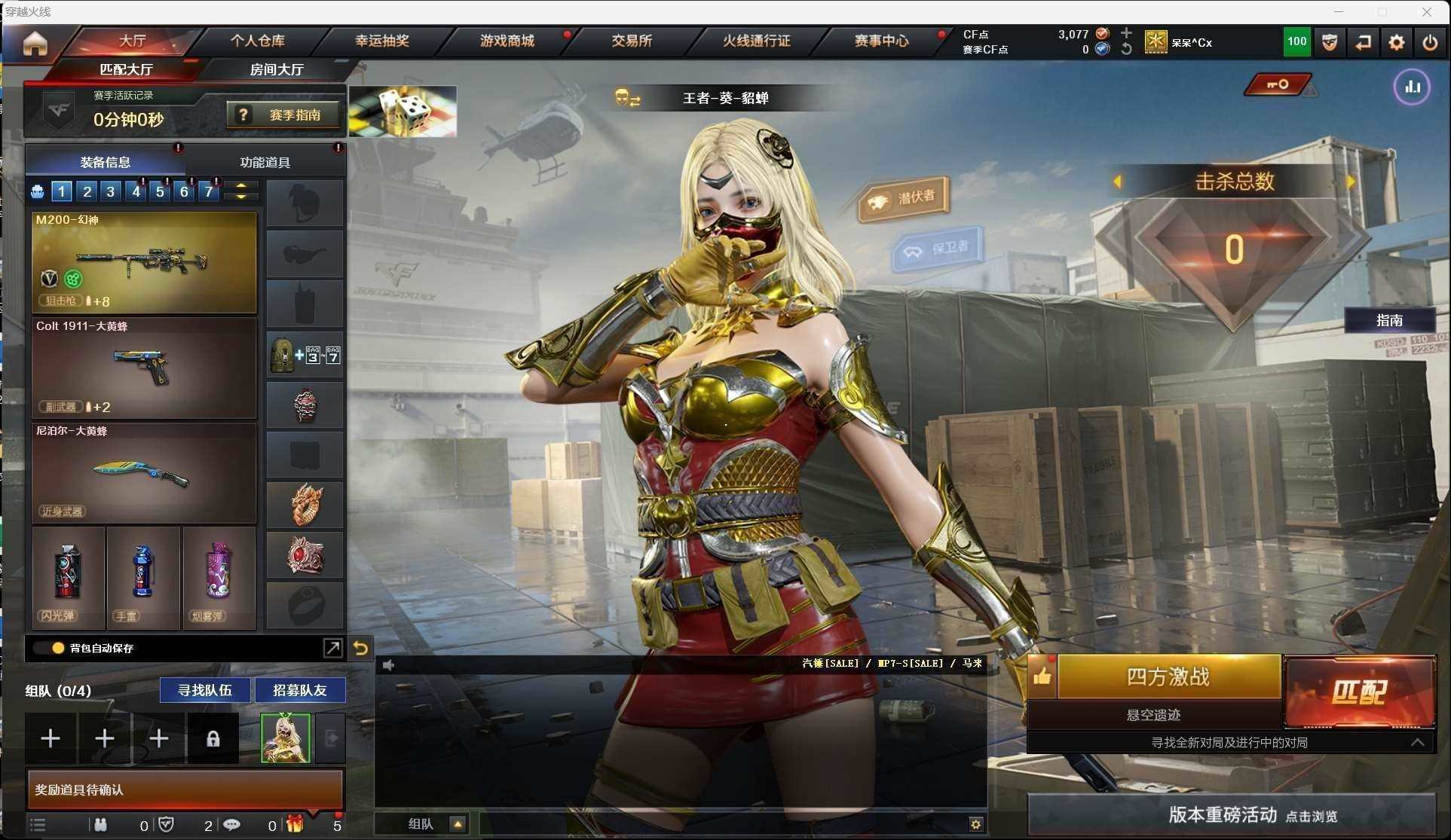Open the gear settings icon
The image size is (1451, 840).
[x=1396, y=43]
